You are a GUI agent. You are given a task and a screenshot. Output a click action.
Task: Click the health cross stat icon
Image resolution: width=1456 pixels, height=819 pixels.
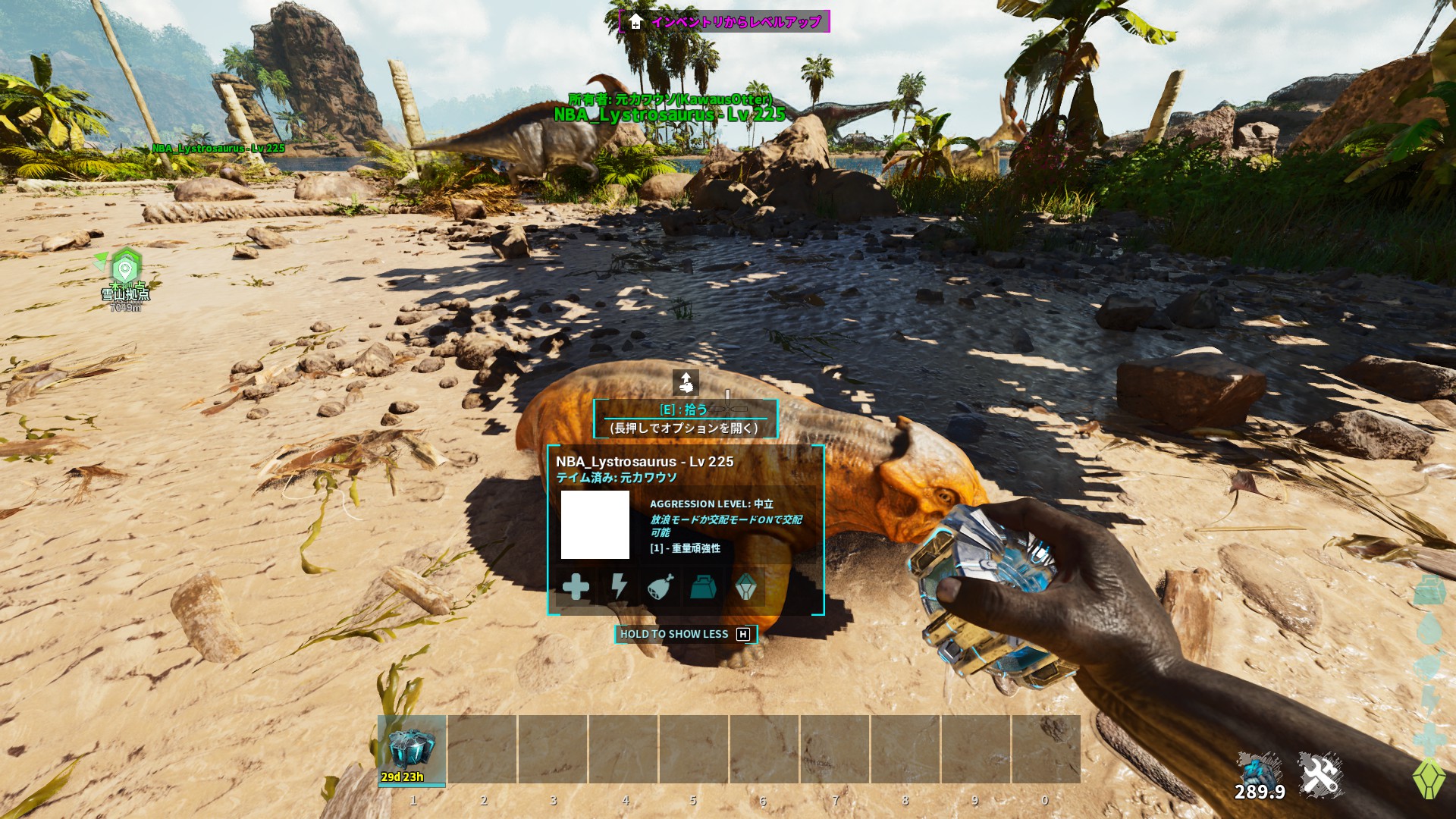pyautogui.click(x=576, y=586)
